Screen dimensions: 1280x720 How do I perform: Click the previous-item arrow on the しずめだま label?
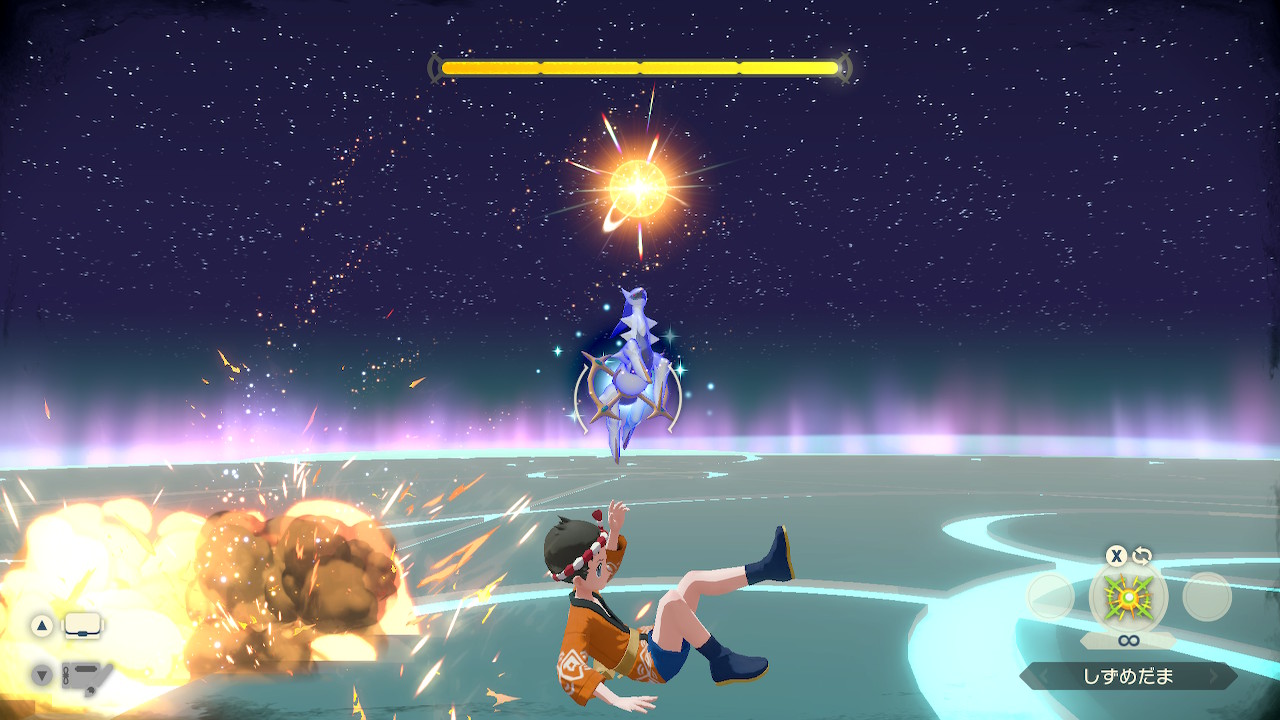tap(1041, 677)
